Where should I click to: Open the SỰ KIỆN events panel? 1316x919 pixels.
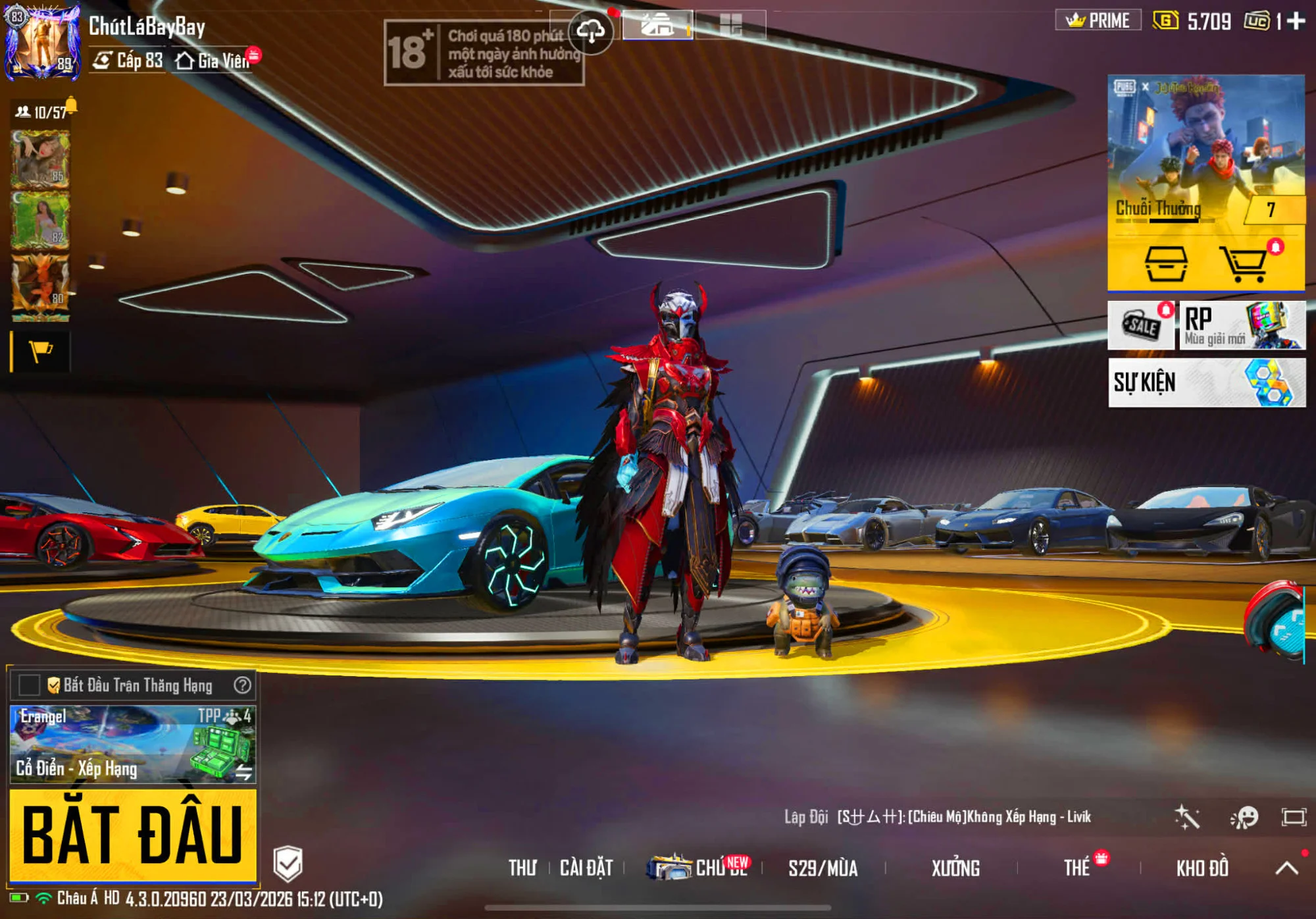tap(1207, 382)
